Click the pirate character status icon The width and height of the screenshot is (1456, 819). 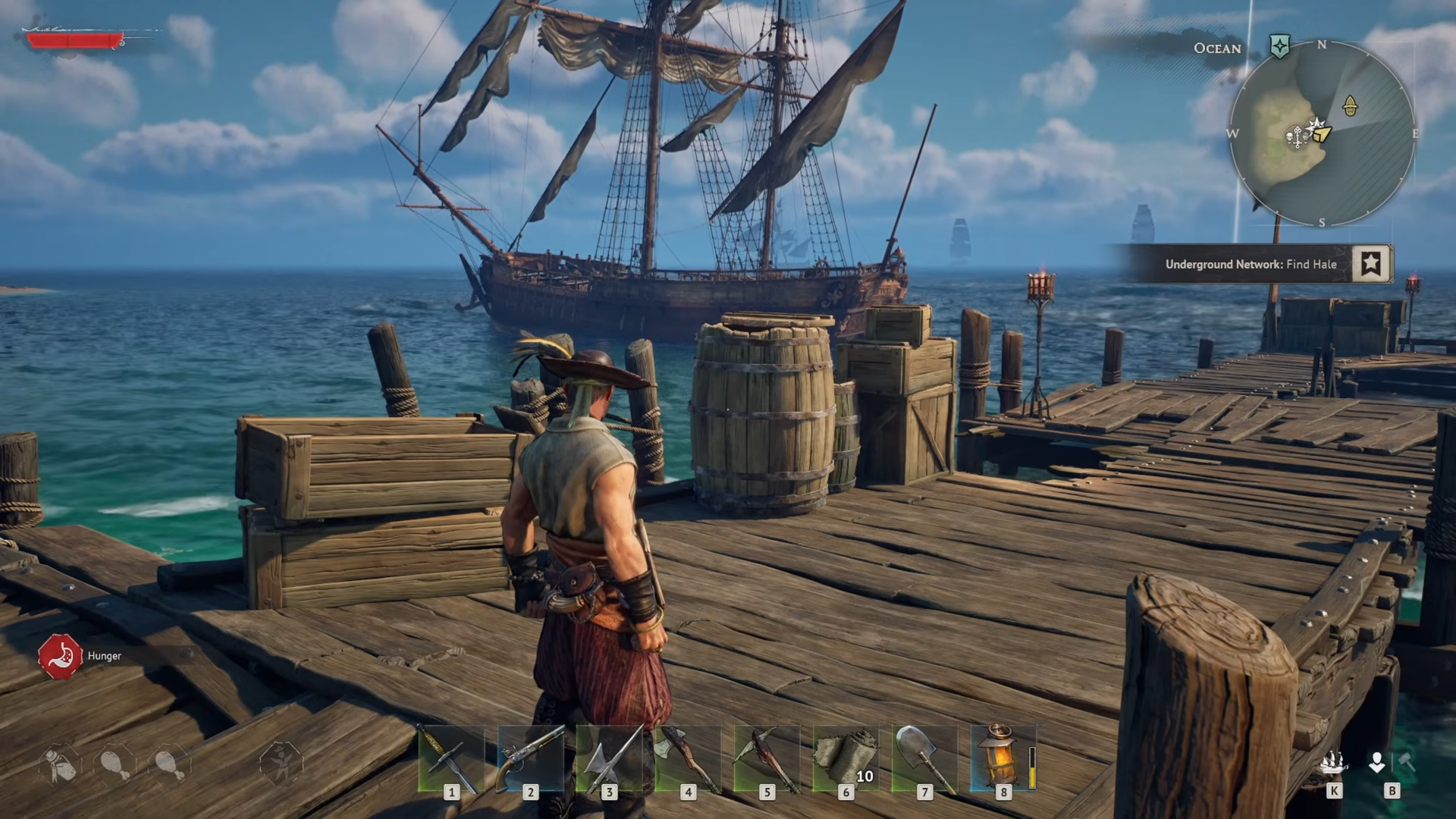(281, 763)
